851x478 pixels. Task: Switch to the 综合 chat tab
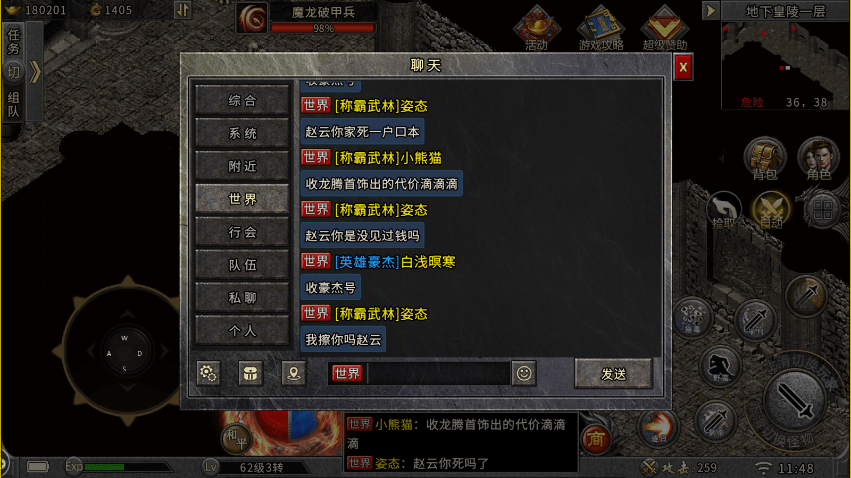click(243, 101)
